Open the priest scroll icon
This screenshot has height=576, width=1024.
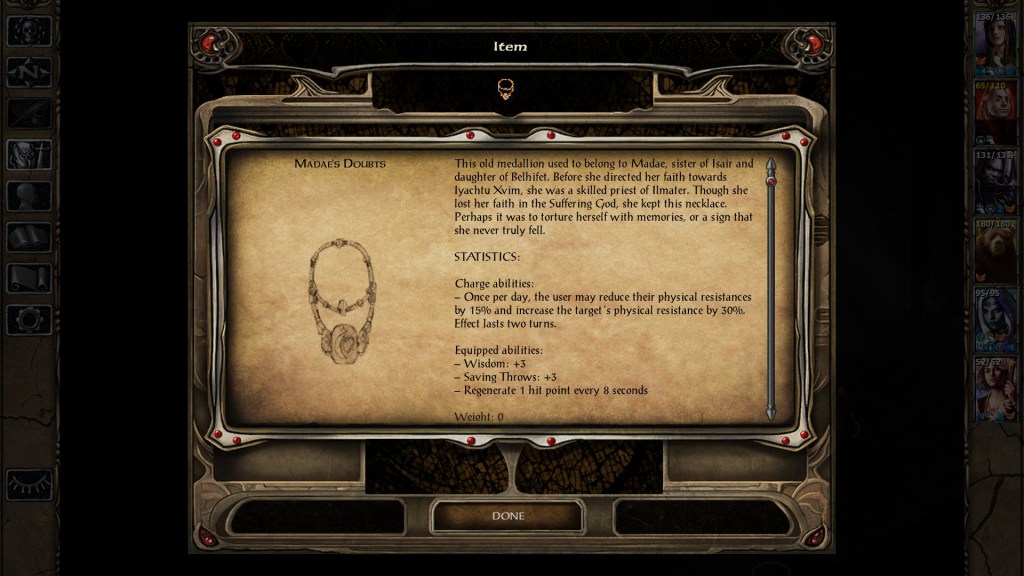(28, 279)
